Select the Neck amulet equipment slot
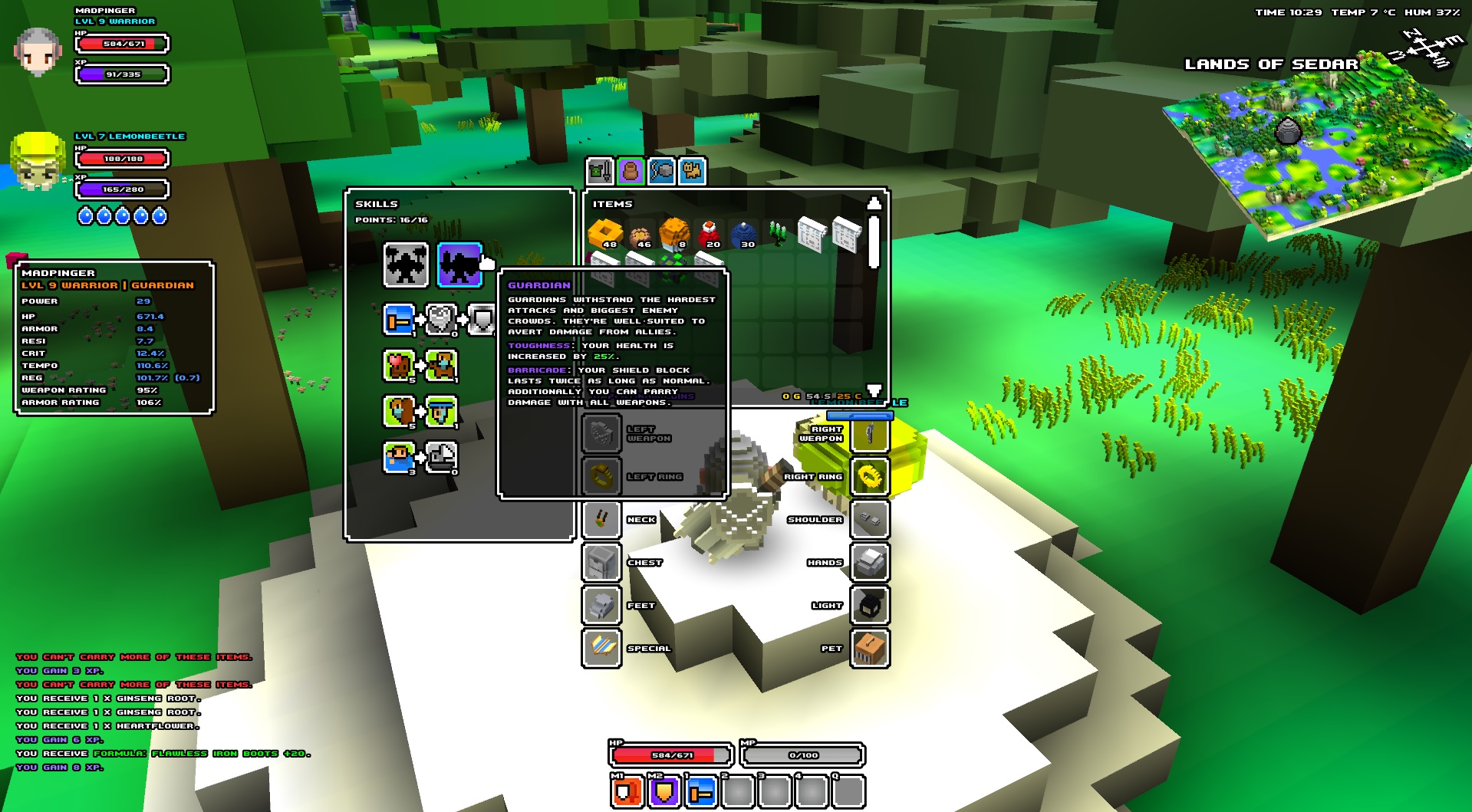 coord(601,519)
